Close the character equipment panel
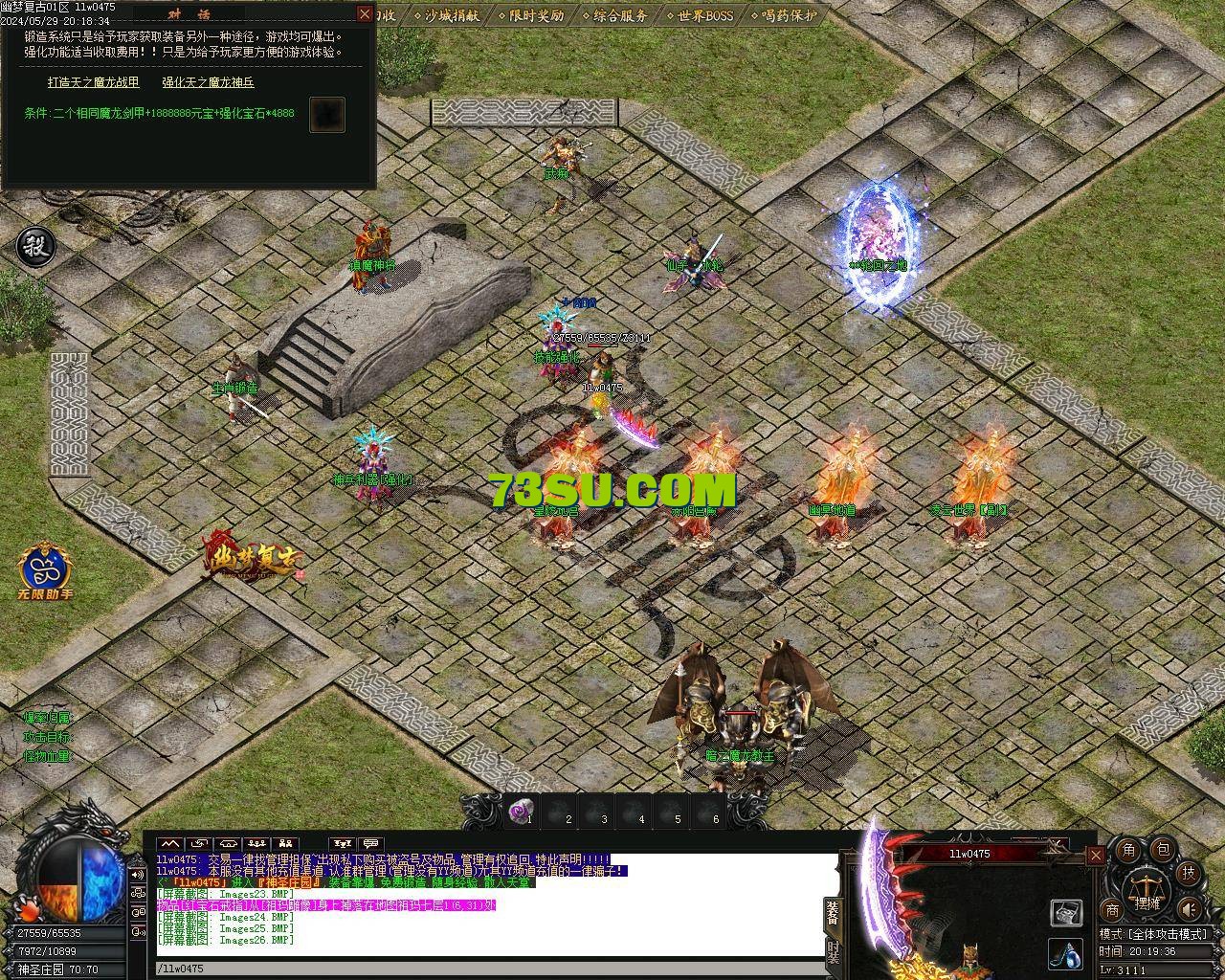Image resolution: width=1225 pixels, height=980 pixels. [x=1096, y=856]
